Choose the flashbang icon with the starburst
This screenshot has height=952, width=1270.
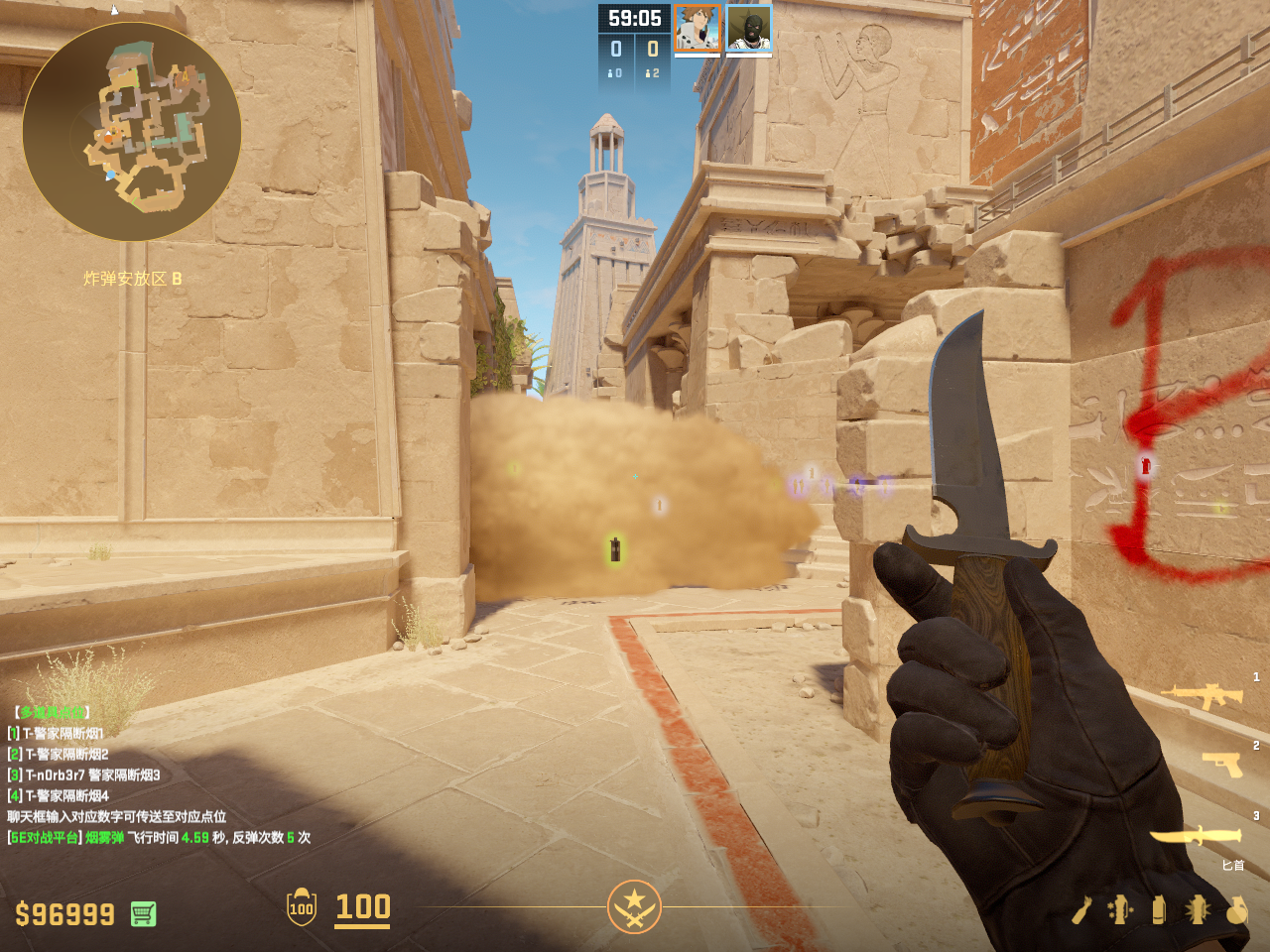point(1198,909)
